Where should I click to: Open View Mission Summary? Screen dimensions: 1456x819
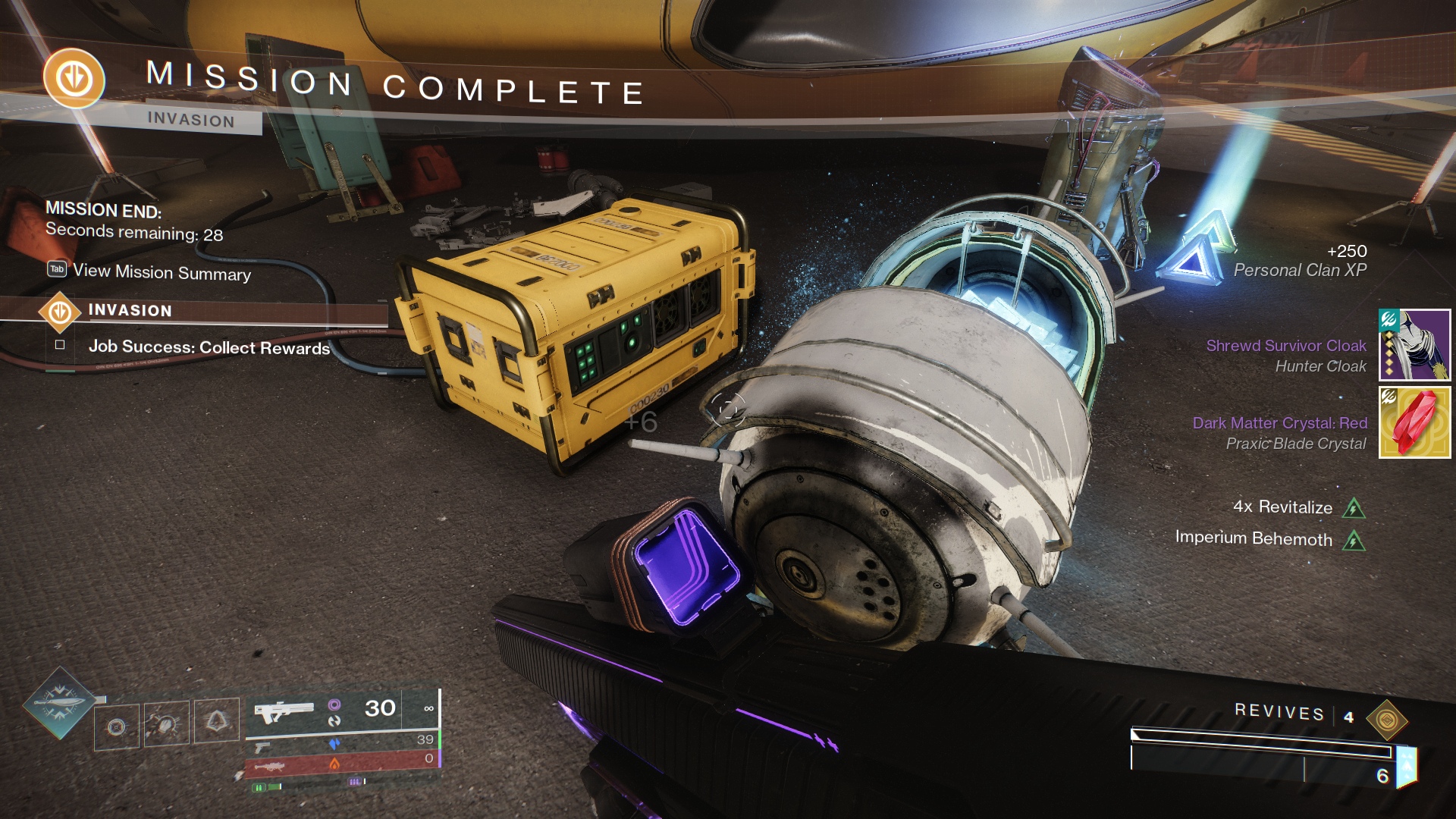[x=161, y=271]
